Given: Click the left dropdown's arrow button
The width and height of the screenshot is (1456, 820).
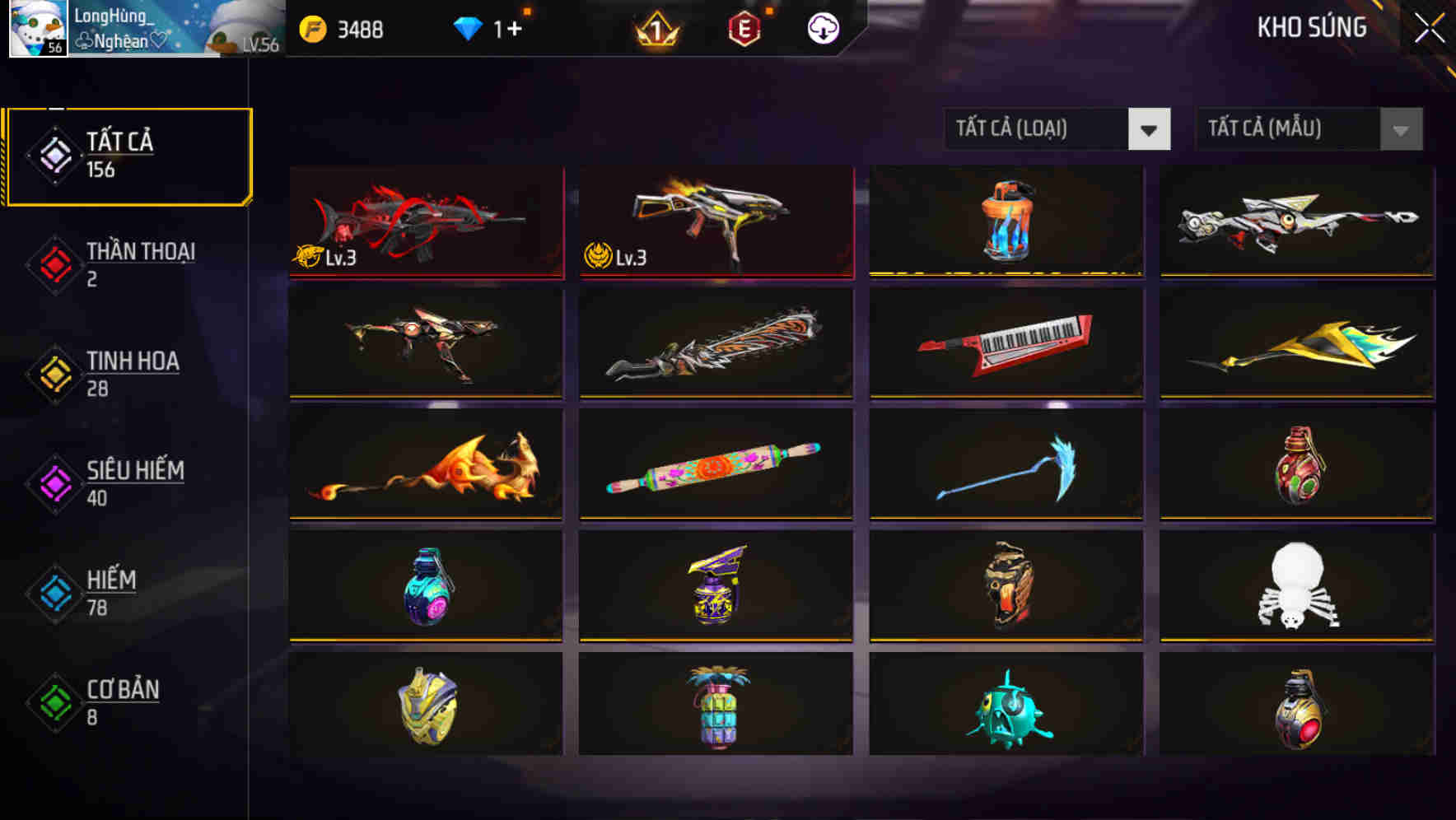Looking at the screenshot, I should coord(1150,129).
